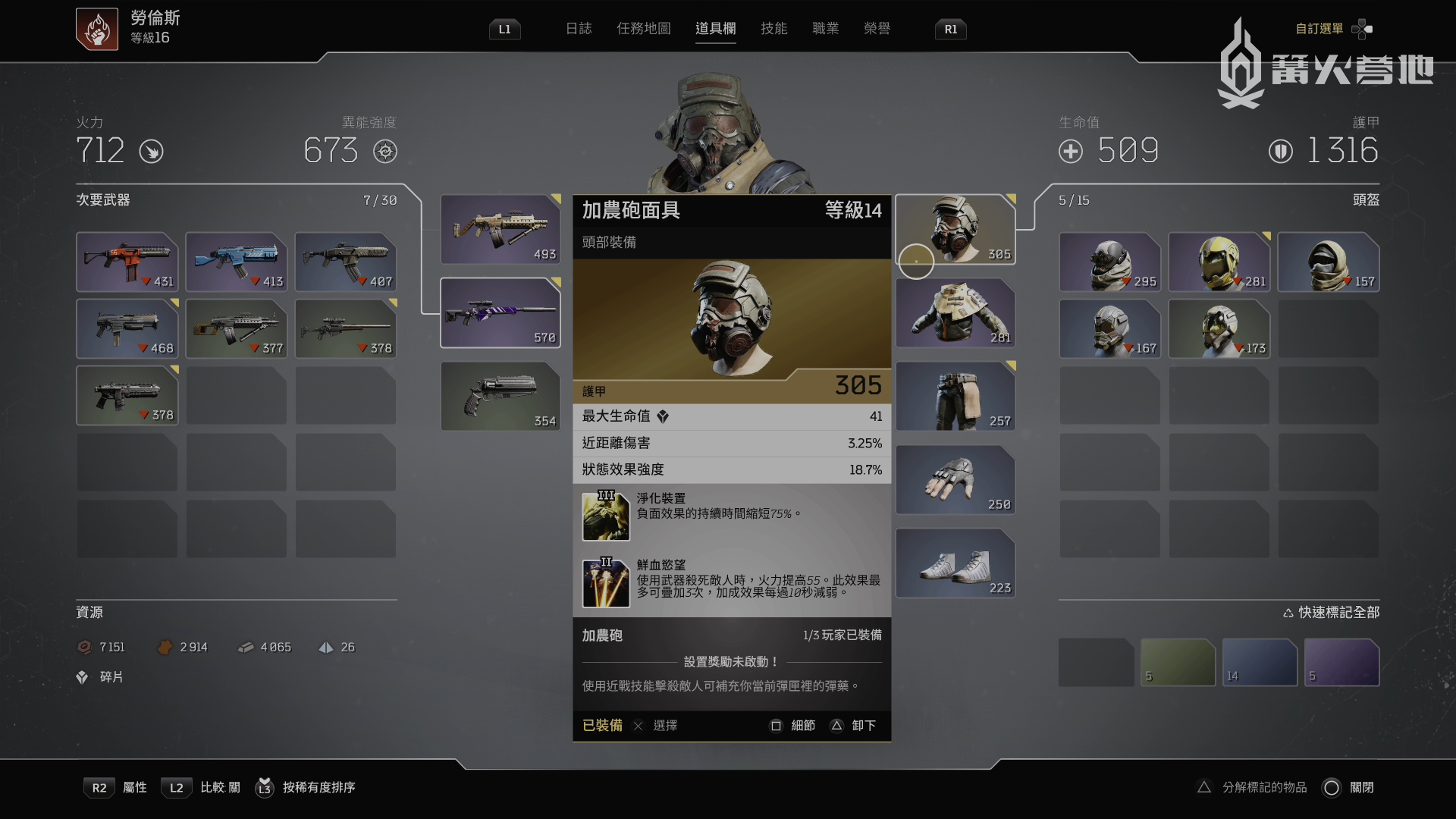1456x819 pixels.
Task: Select the 道具欄 tab
Action: pos(715,29)
